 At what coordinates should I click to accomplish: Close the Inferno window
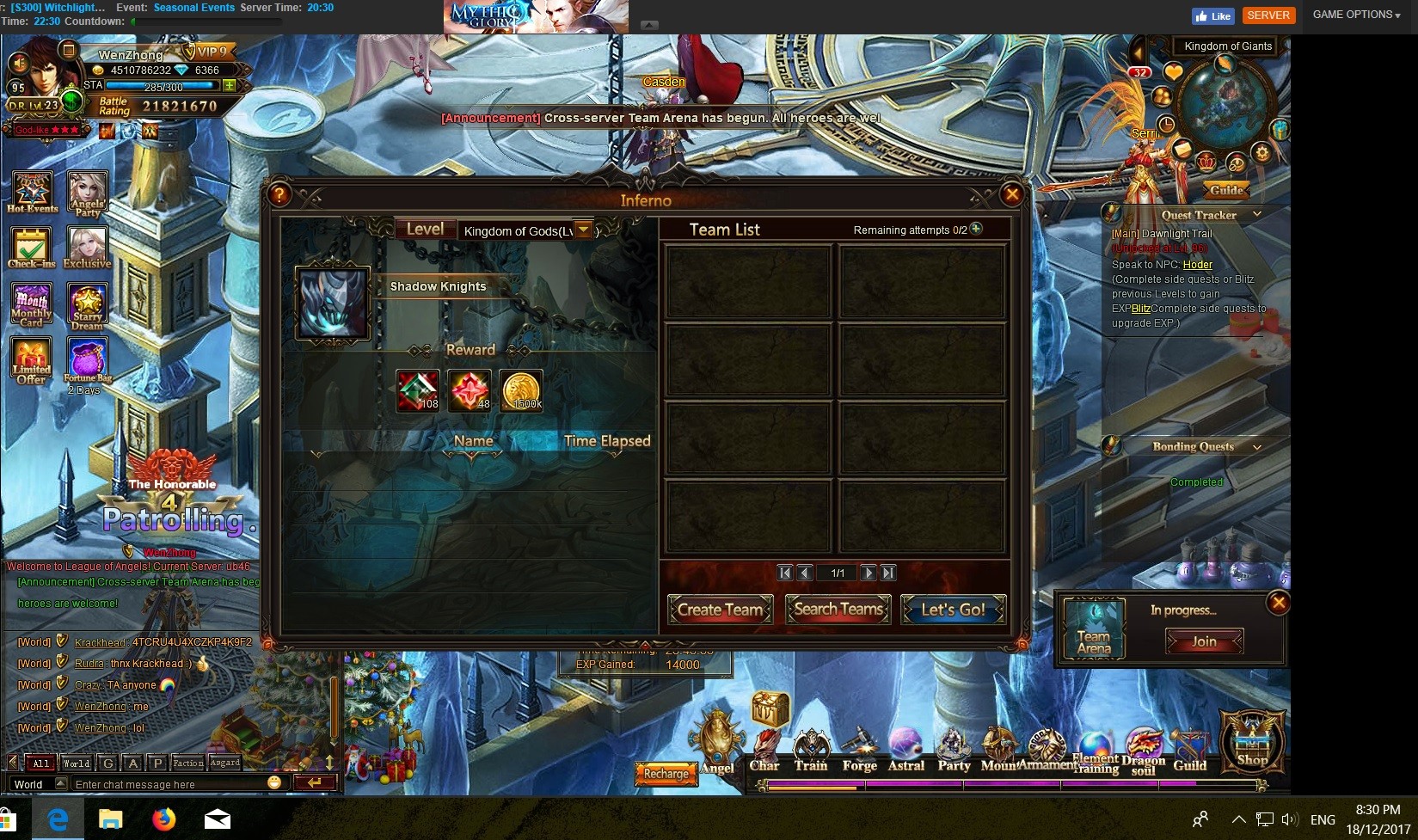[x=1012, y=194]
